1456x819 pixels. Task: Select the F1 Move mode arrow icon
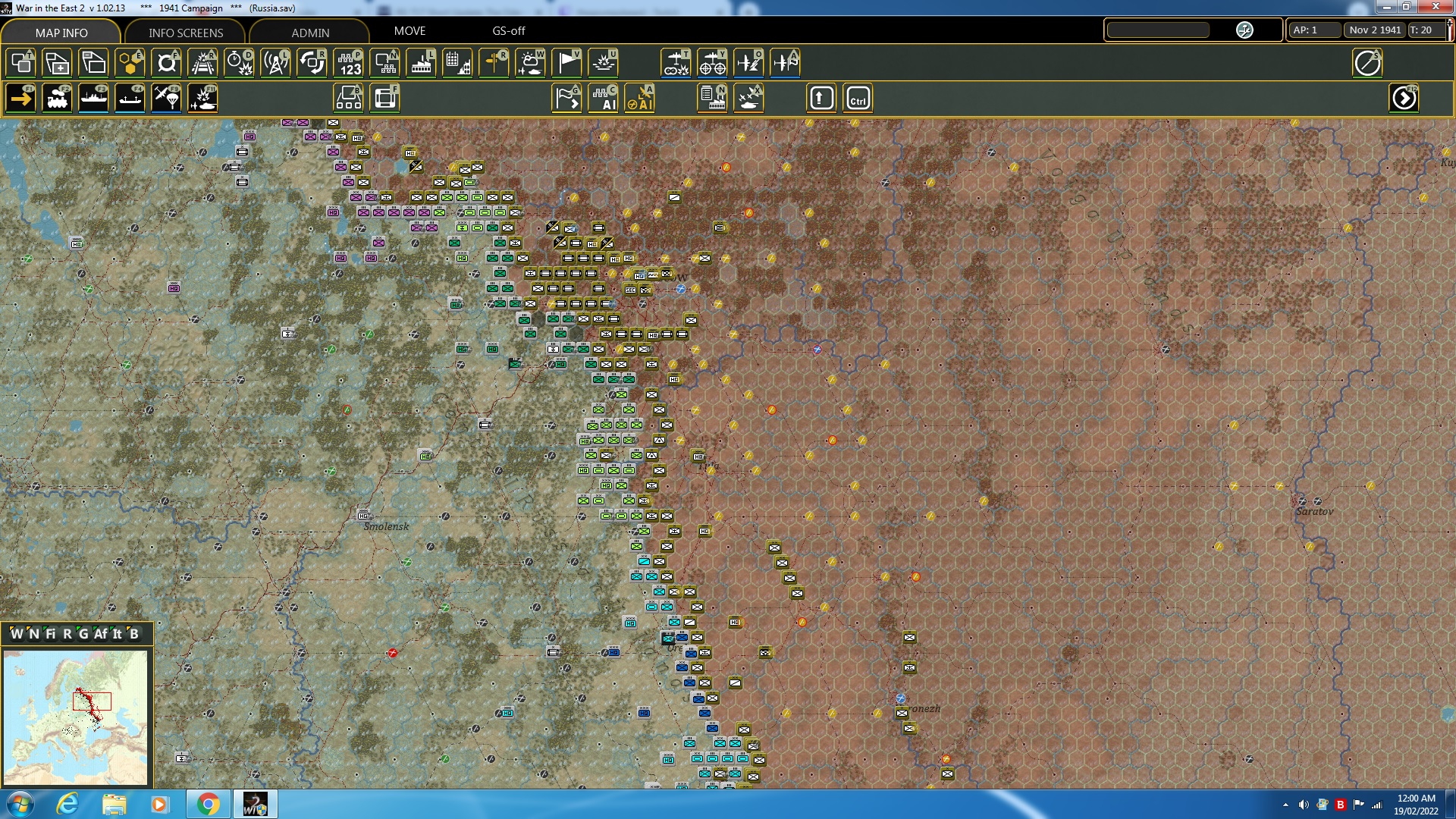click(x=20, y=98)
